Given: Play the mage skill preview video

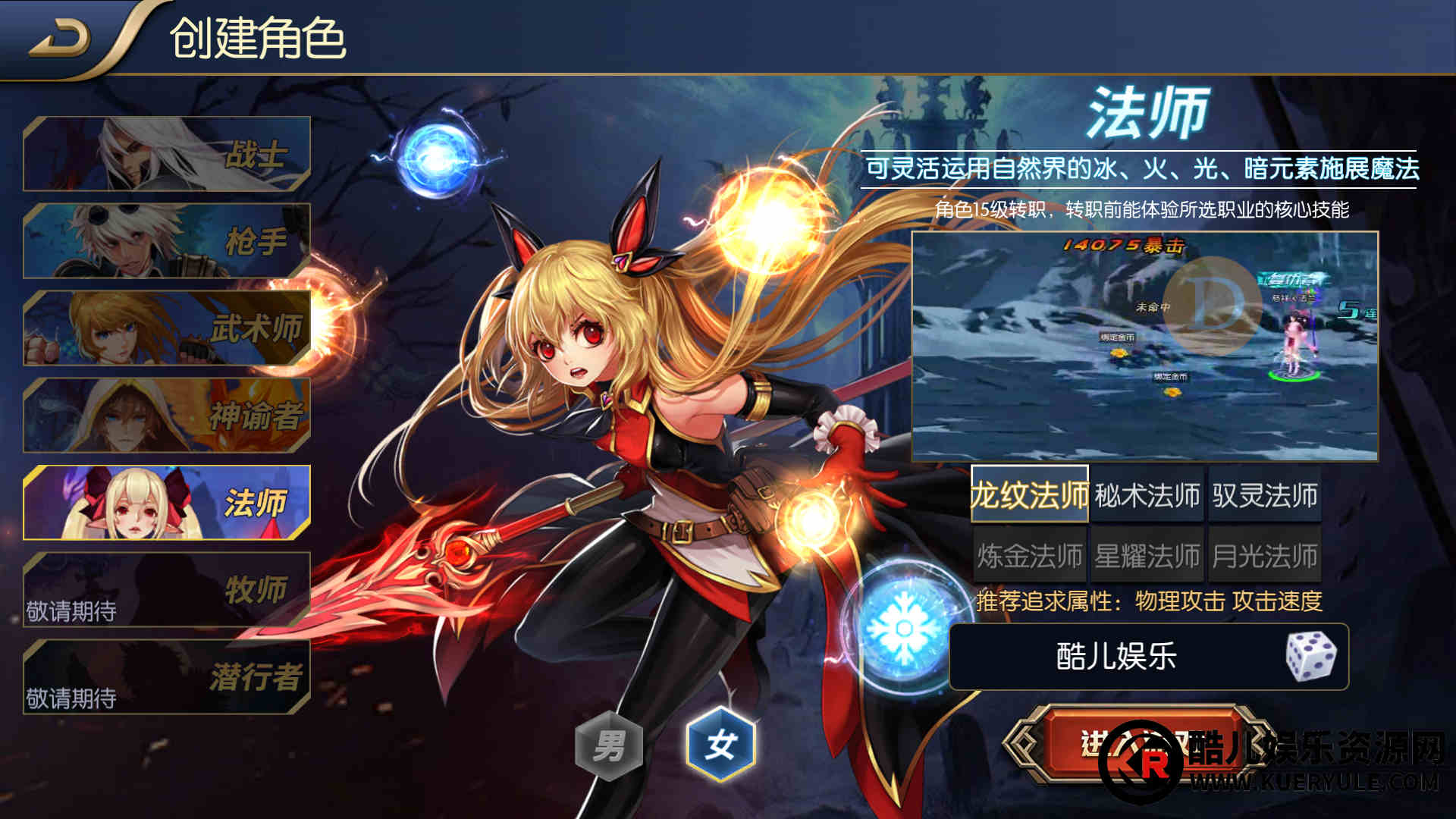Looking at the screenshot, I should 1144,346.
